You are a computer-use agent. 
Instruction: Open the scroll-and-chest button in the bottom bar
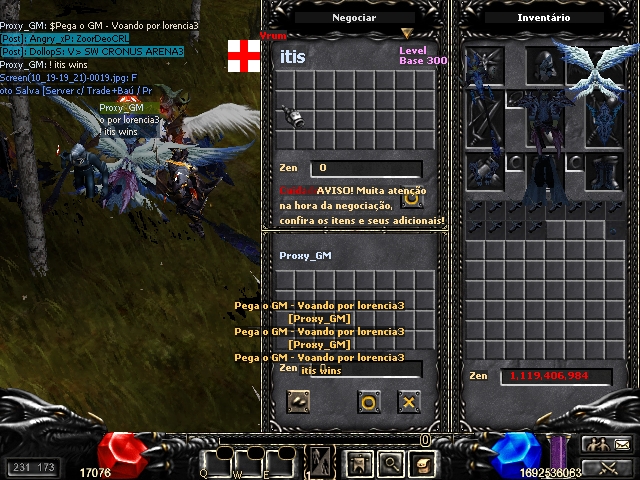[423, 464]
